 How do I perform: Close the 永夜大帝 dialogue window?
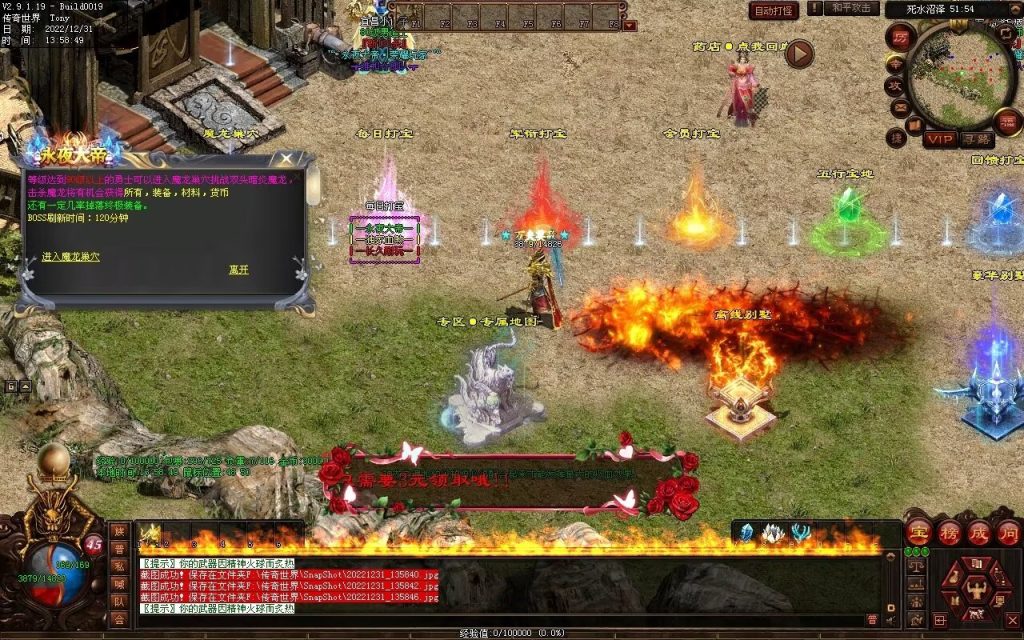click(x=287, y=159)
